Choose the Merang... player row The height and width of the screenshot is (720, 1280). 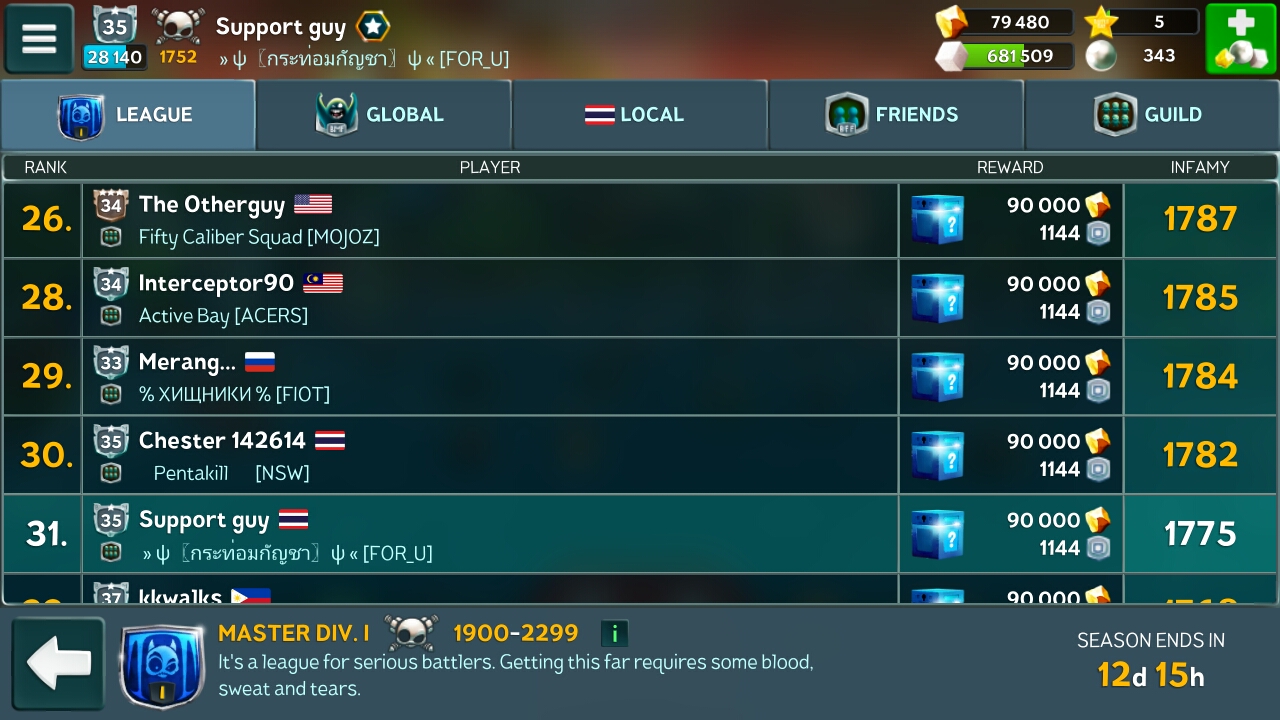tap(490, 377)
